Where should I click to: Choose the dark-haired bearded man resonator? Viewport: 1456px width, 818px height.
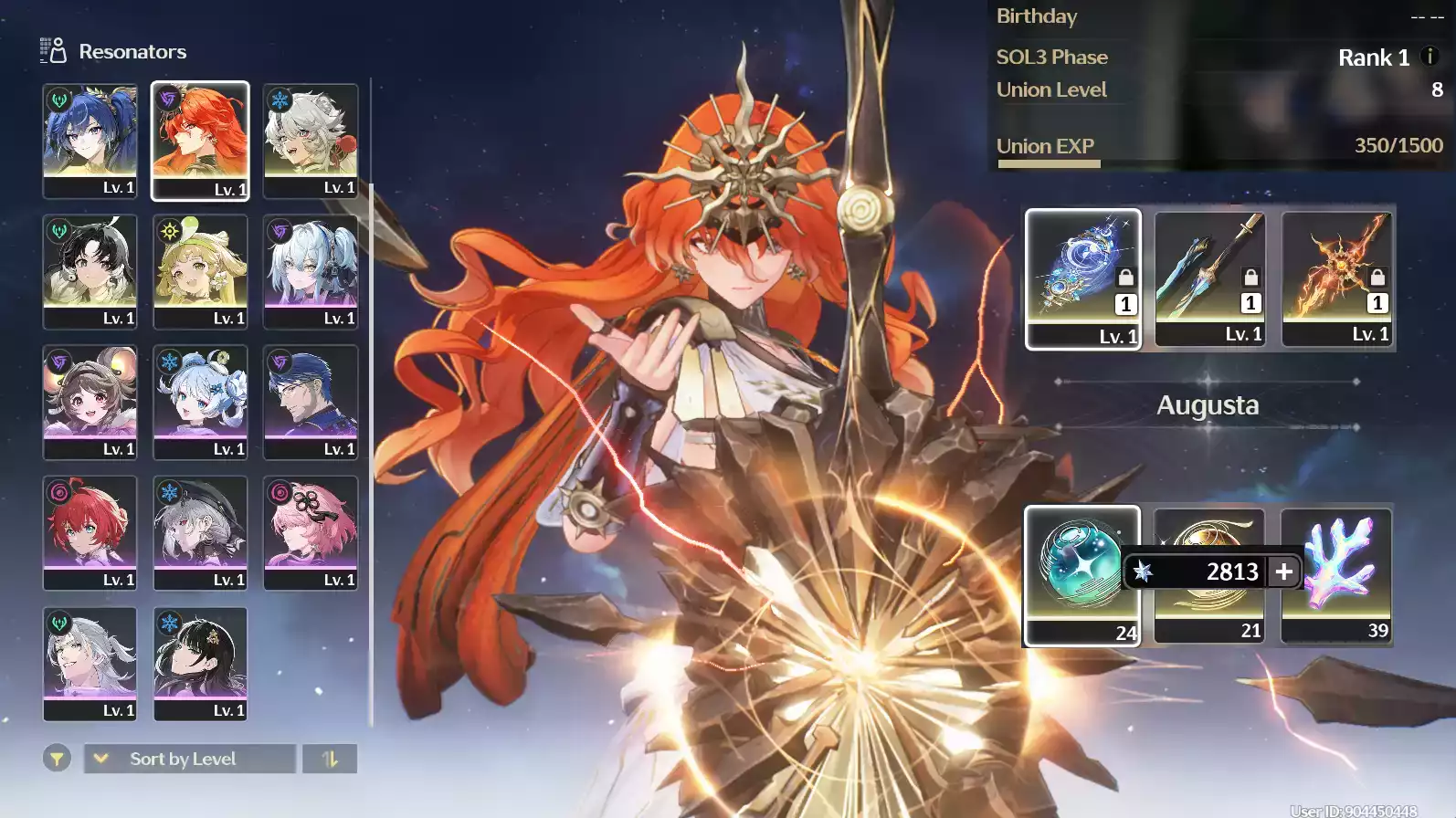(311, 402)
